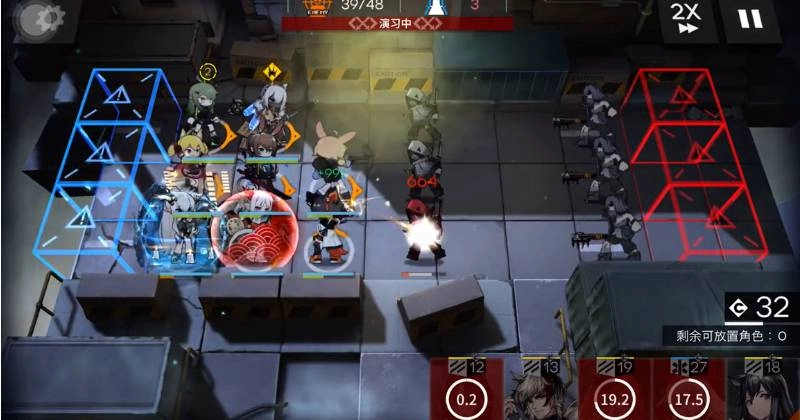Image resolution: width=800 pixels, height=420 pixels.
Task: Toggle the 2X game speed
Action: [x=686, y=19]
